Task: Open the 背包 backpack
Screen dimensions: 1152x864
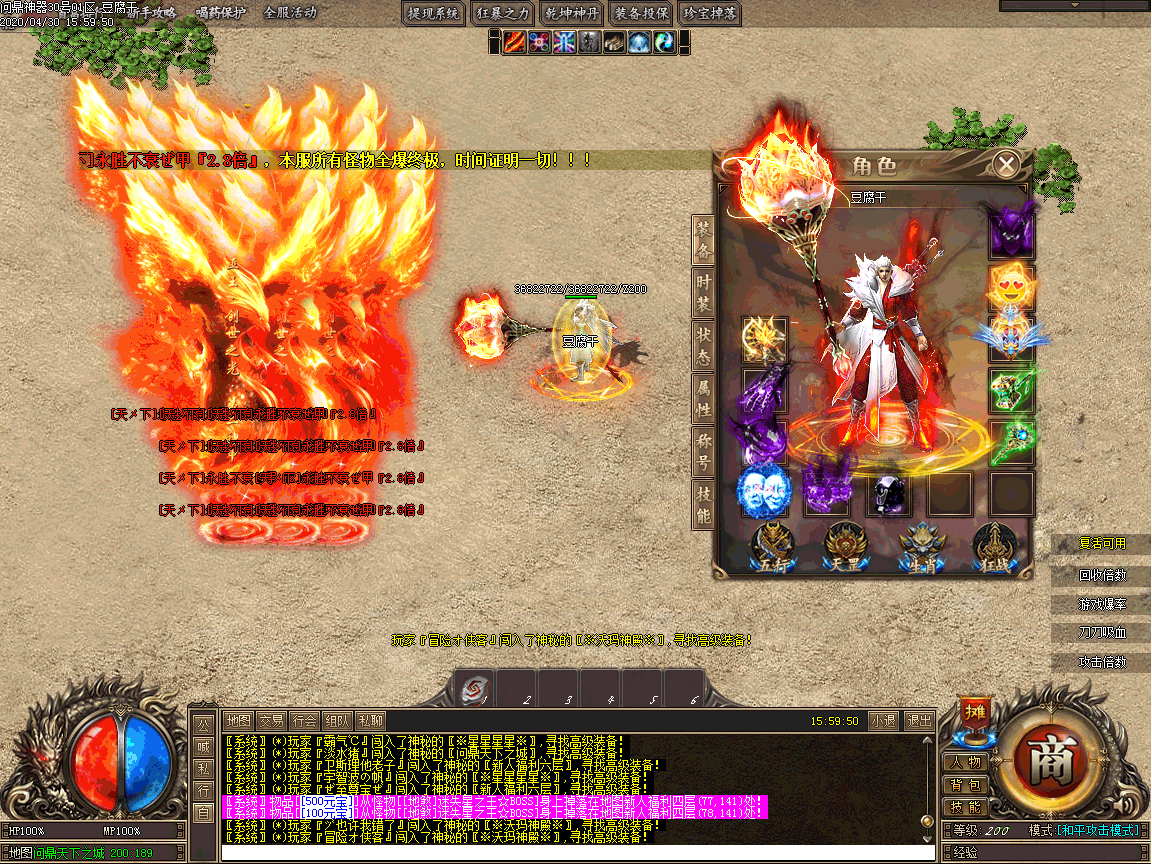Action: click(966, 785)
